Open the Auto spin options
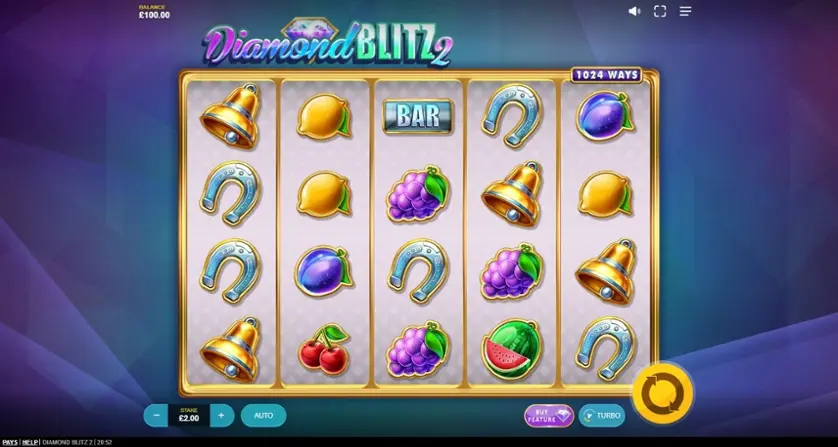The image size is (838, 447). [x=263, y=415]
